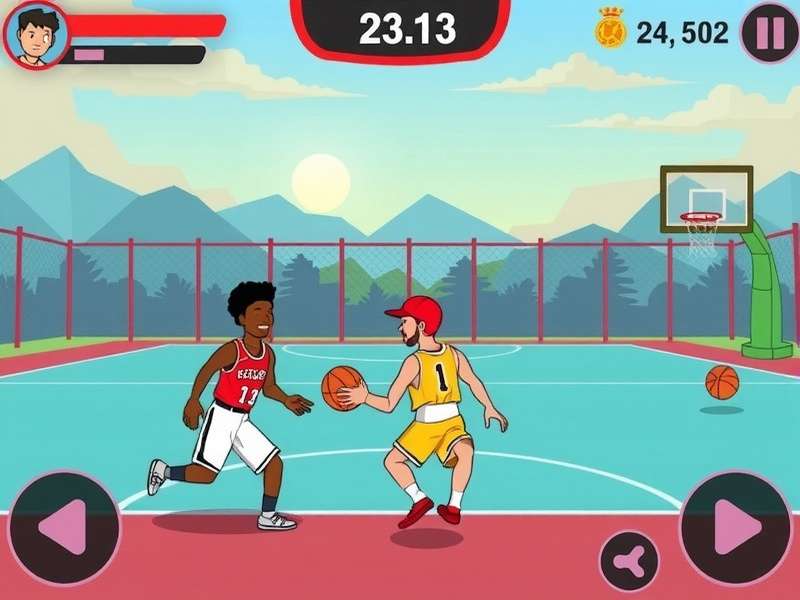The height and width of the screenshot is (600, 800).
Task: Tap the right arrow movement button
Action: (737, 527)
